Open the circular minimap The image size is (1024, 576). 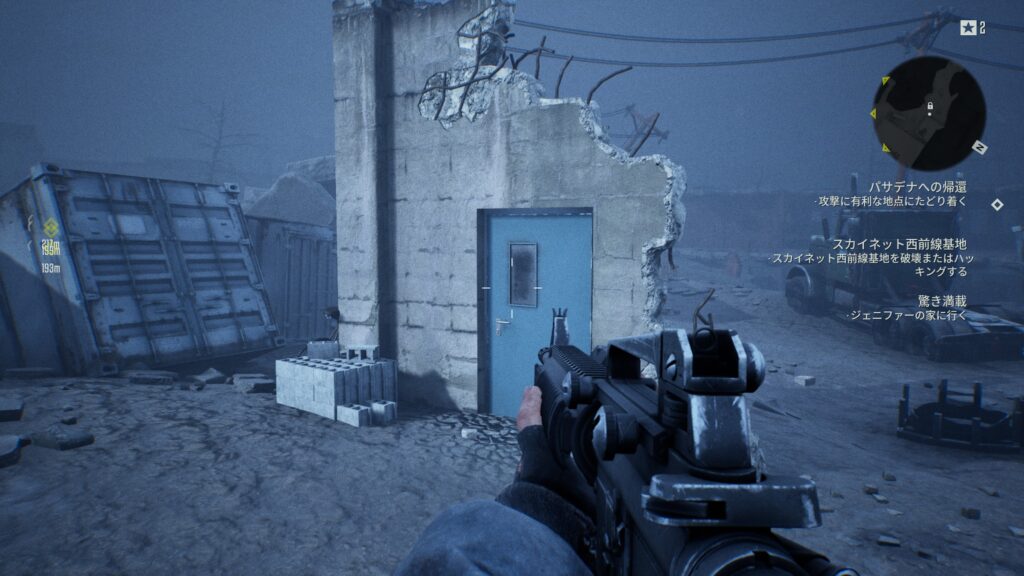point(929,112)
